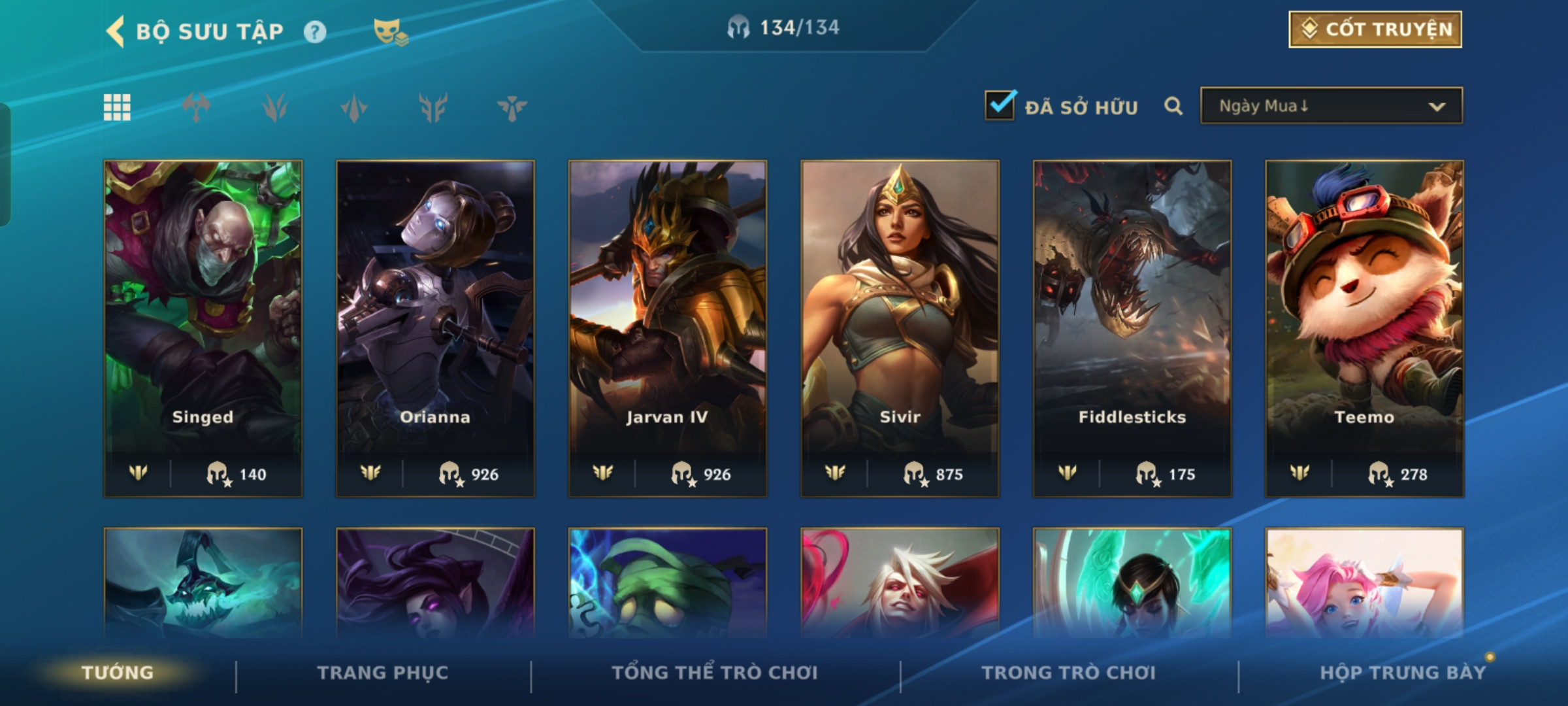Toggle the Đã Sở Hữu checkbox
This screenshot has width=1568, height=706.
[1000, 106]
